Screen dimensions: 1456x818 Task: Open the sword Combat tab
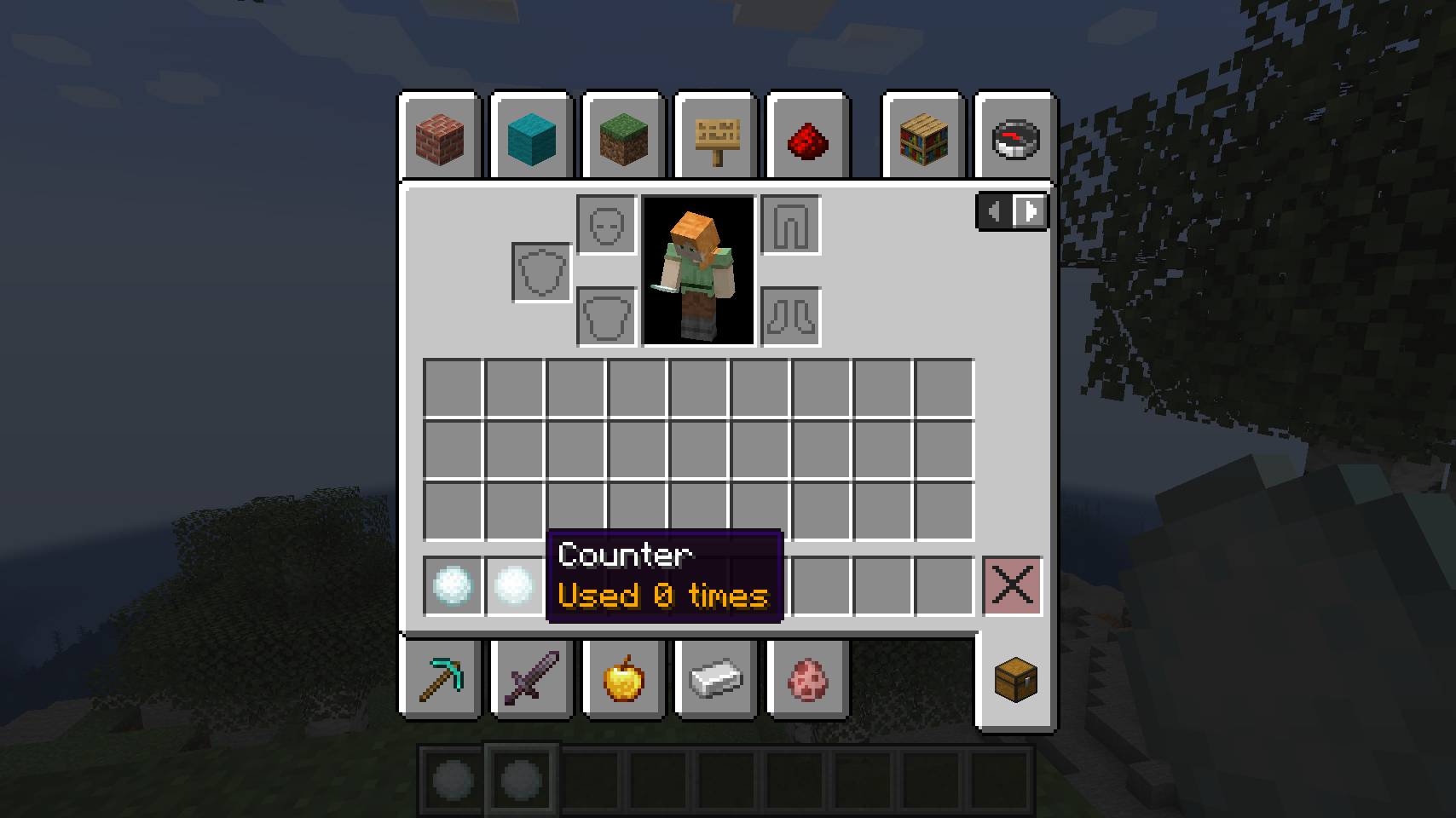pyautogui.click(x=532, y=679)
